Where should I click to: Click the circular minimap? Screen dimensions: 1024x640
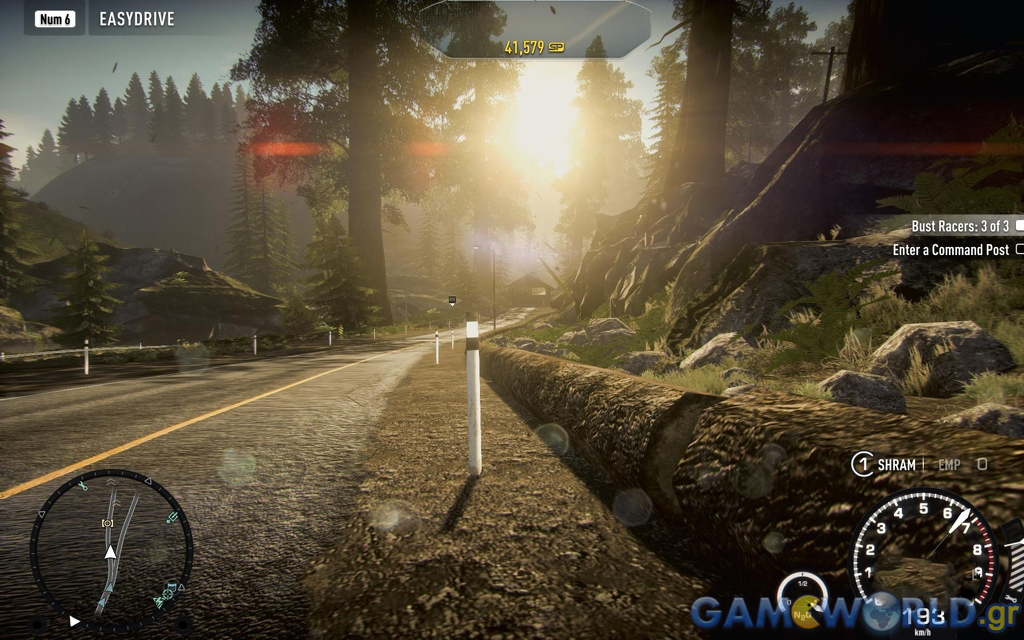coord(110,546)
